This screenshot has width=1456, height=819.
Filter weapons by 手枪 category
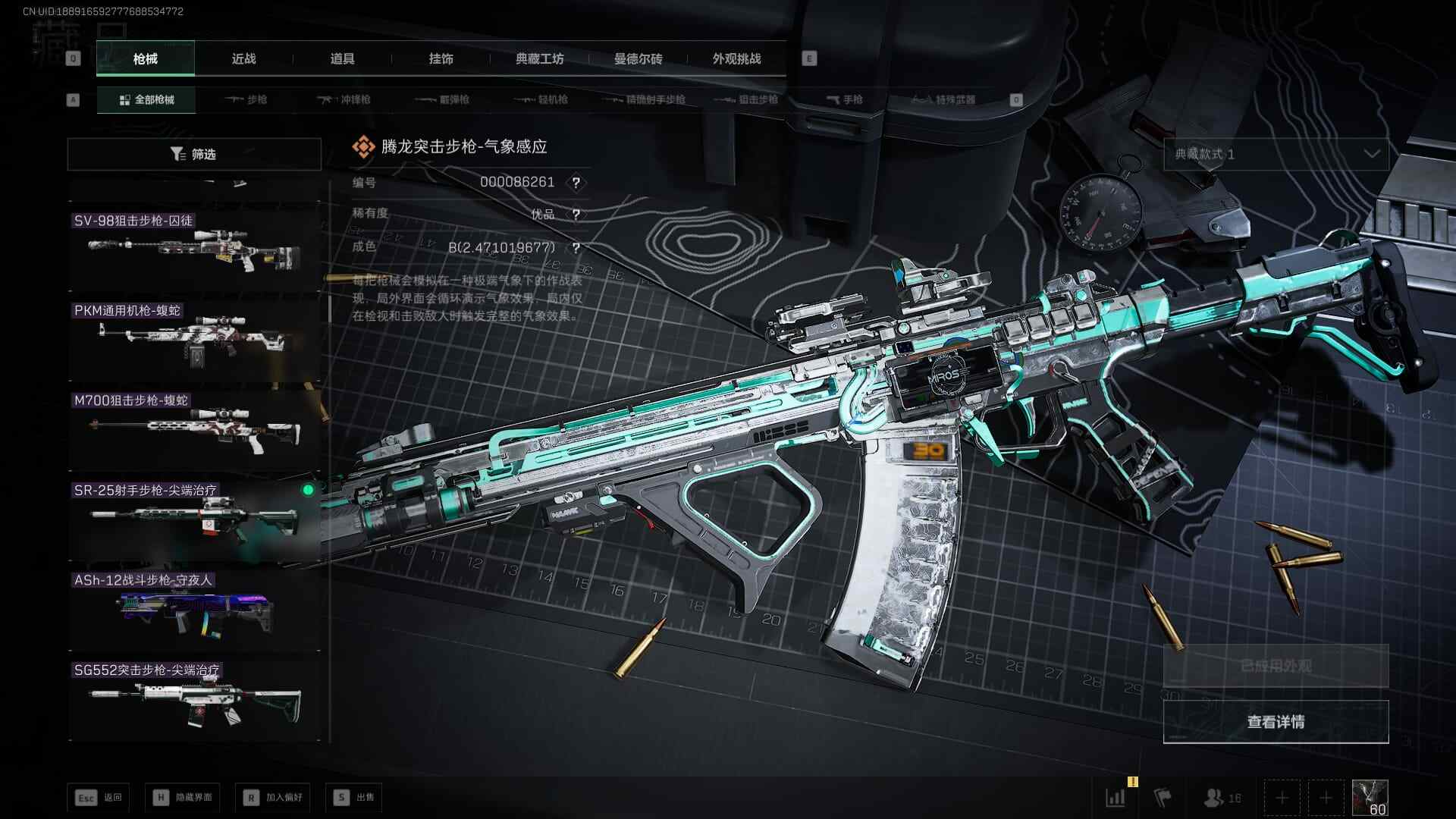844,100
